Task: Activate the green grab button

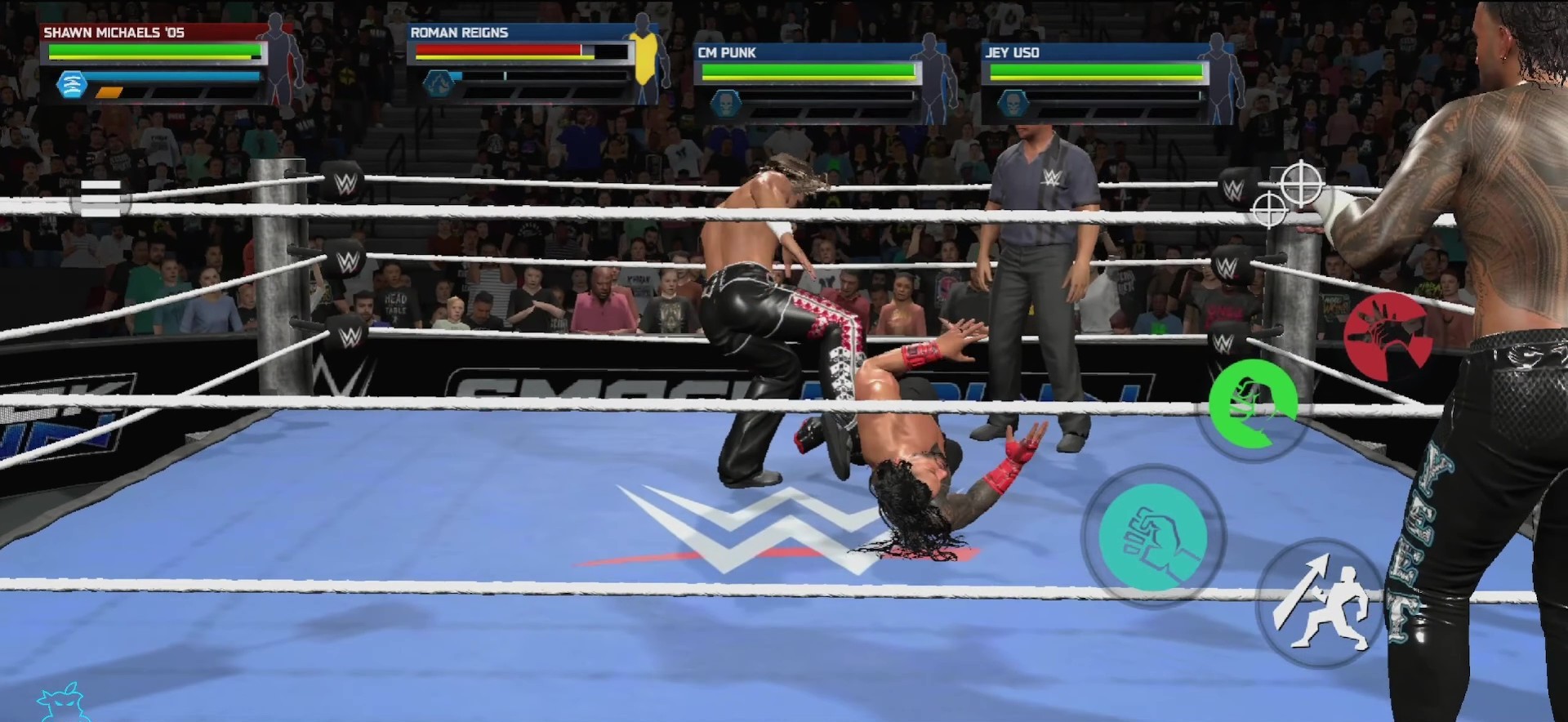Action: tap(1251, 403)
